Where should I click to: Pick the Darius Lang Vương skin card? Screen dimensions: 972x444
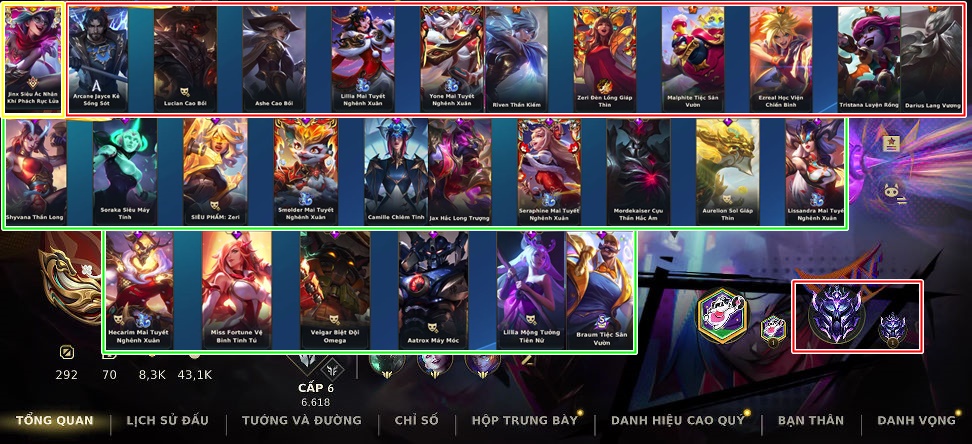pyautogui.click(x=932, y=60)
